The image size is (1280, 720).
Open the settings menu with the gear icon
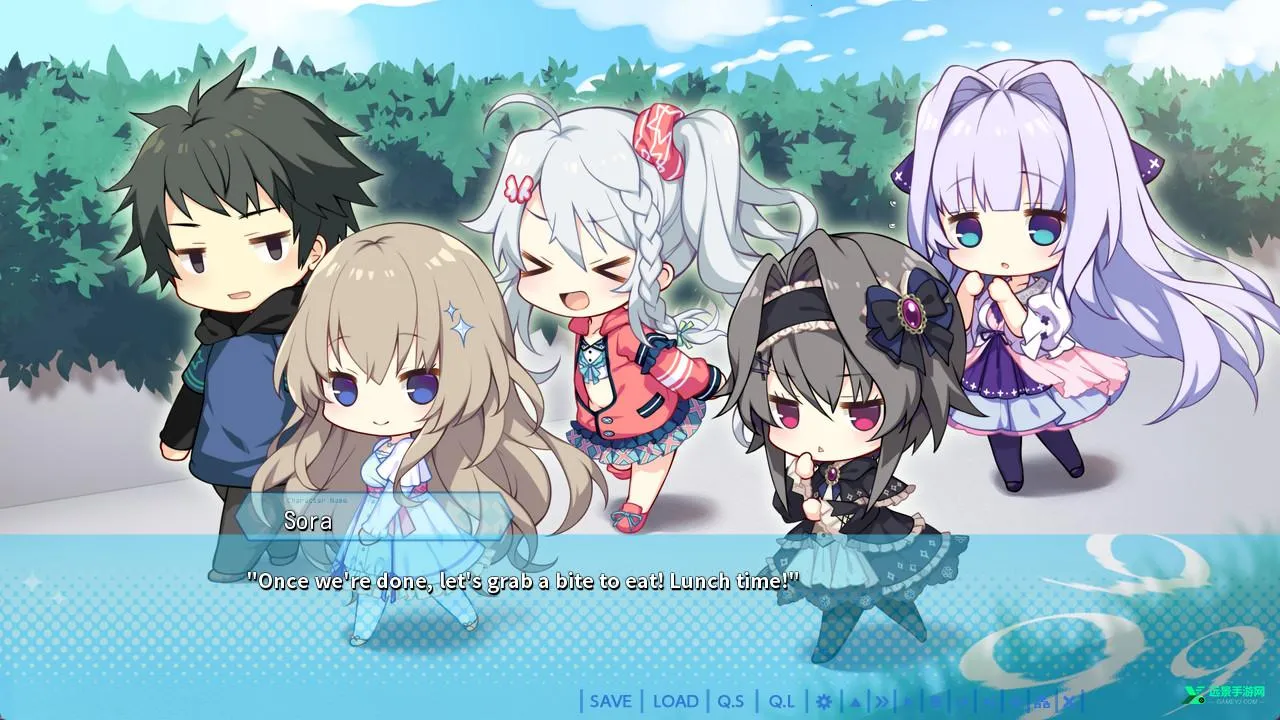[x=824, y=701]
